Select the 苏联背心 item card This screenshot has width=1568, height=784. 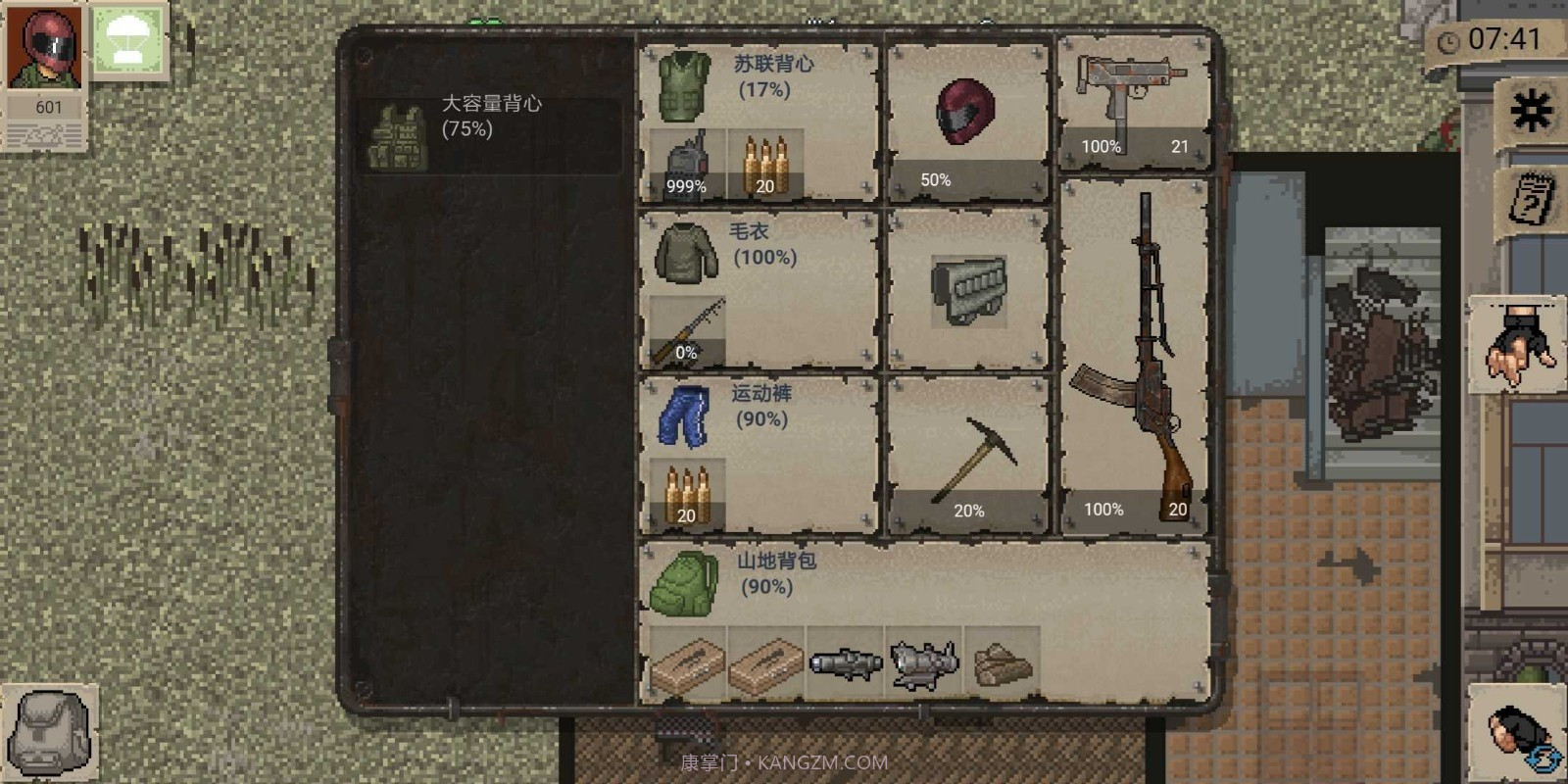755,78
